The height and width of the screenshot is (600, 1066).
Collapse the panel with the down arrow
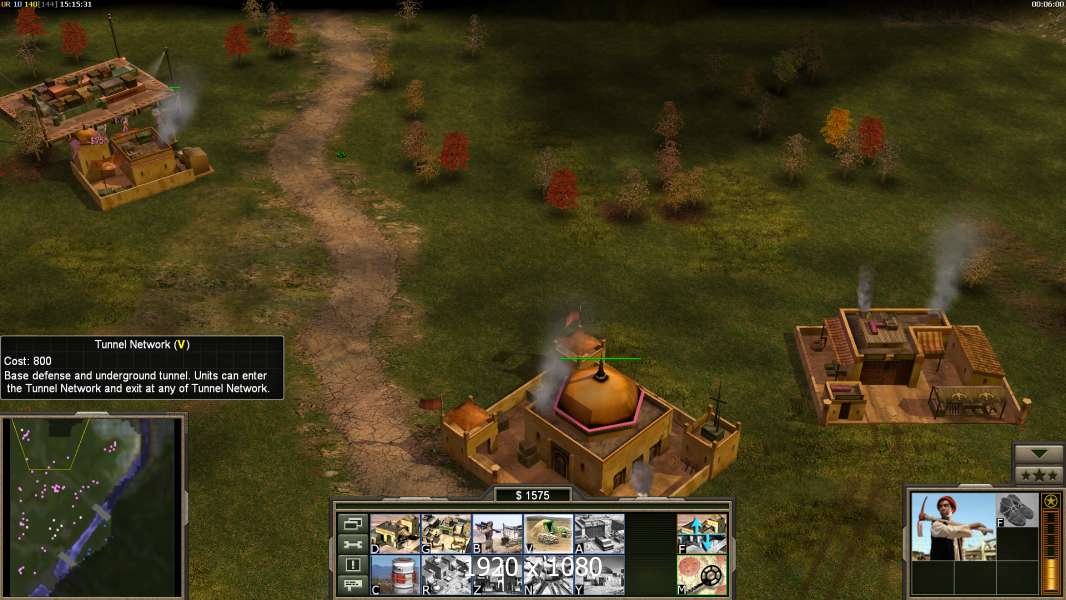(x=1038, y=454)
